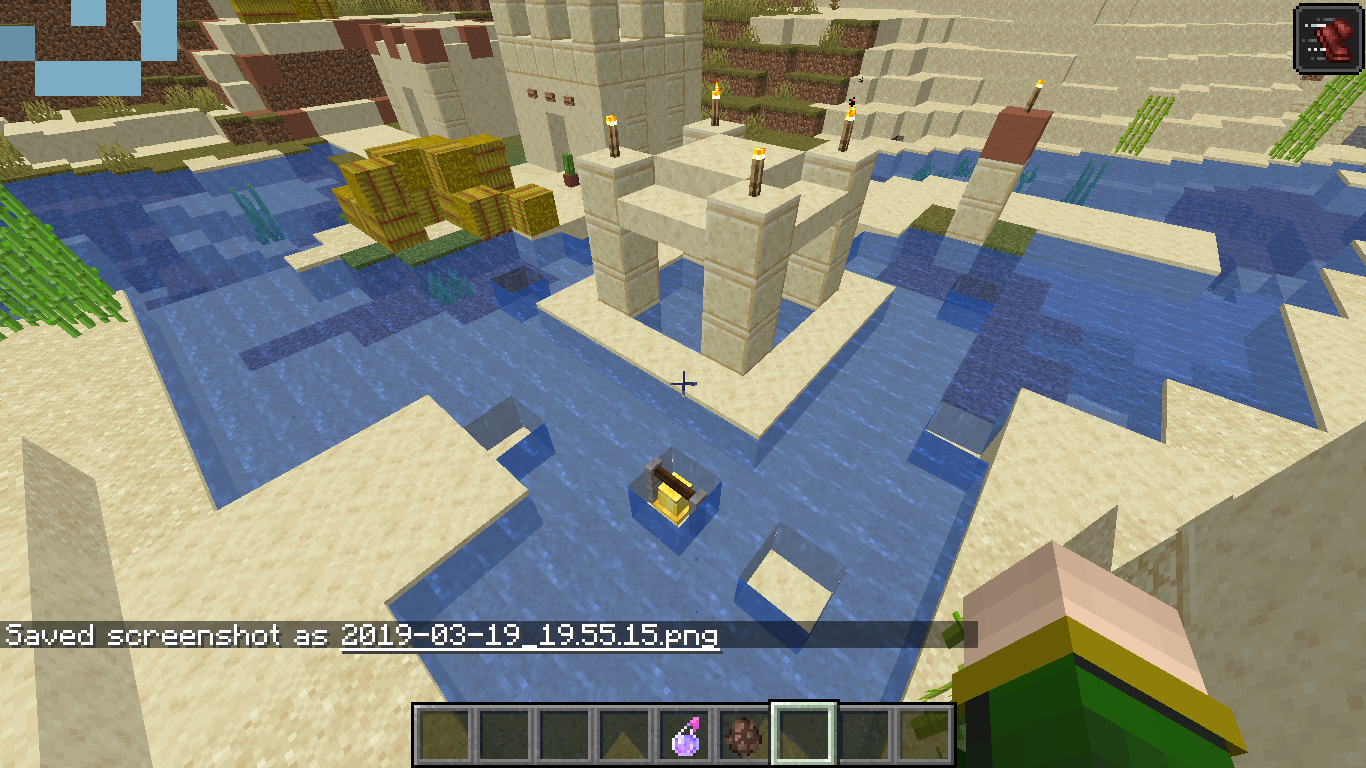The height and width of the screenshot is (768, 1366).
Task: Select the purple splash potion hotbar slot
Action: pos(684,736)
